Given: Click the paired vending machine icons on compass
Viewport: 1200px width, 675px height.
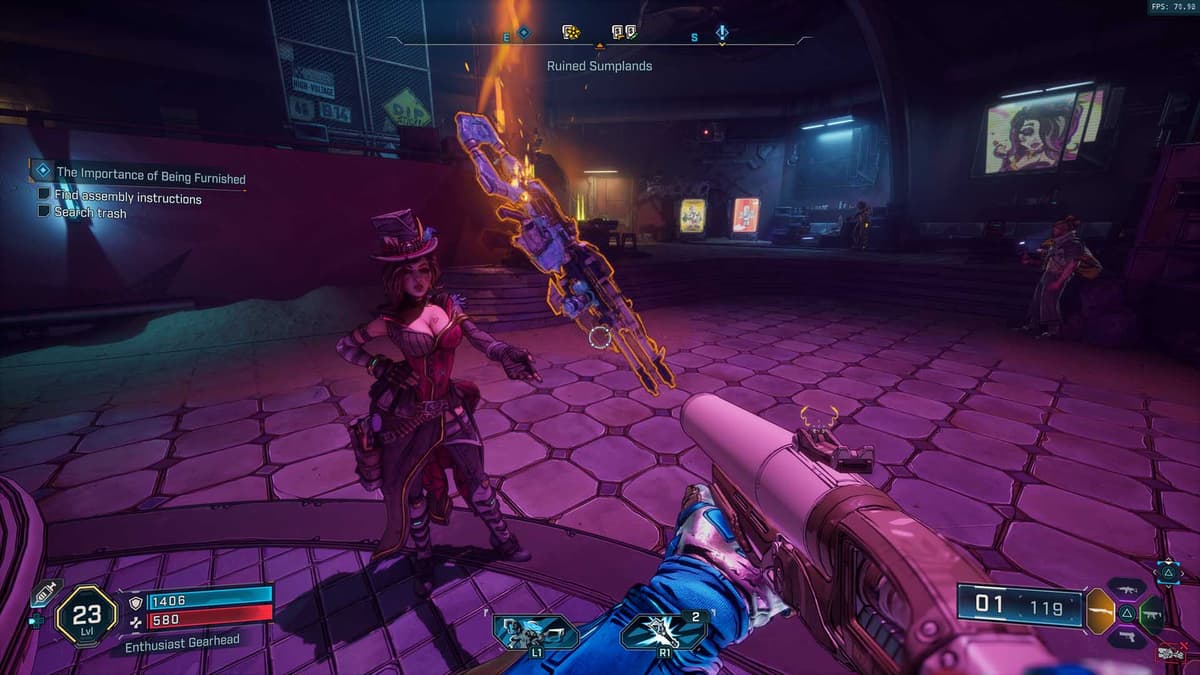Looking at the screenshot, I should tap(624, 33).
